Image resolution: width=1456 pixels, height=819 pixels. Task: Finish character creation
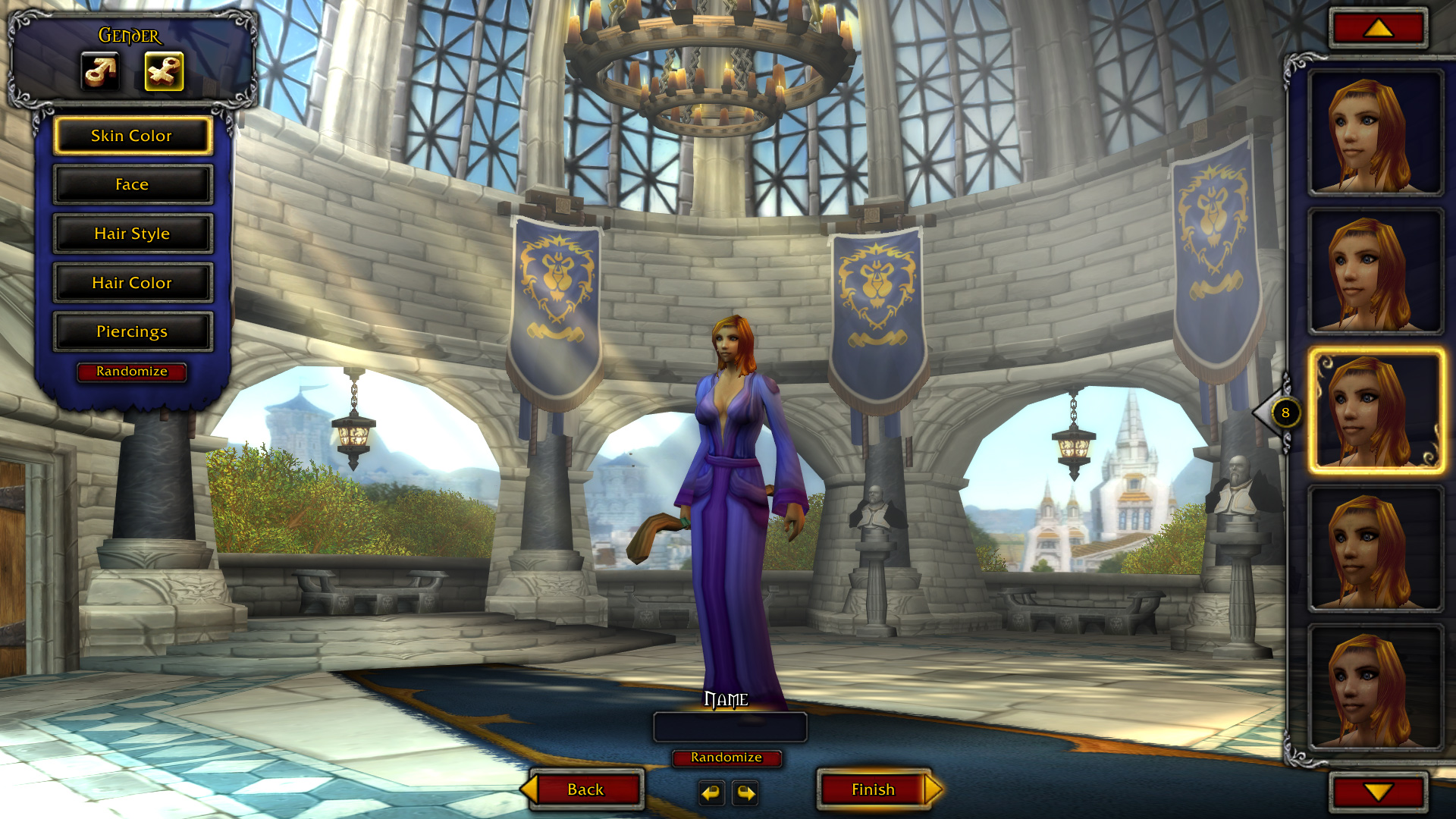(874, 789)
